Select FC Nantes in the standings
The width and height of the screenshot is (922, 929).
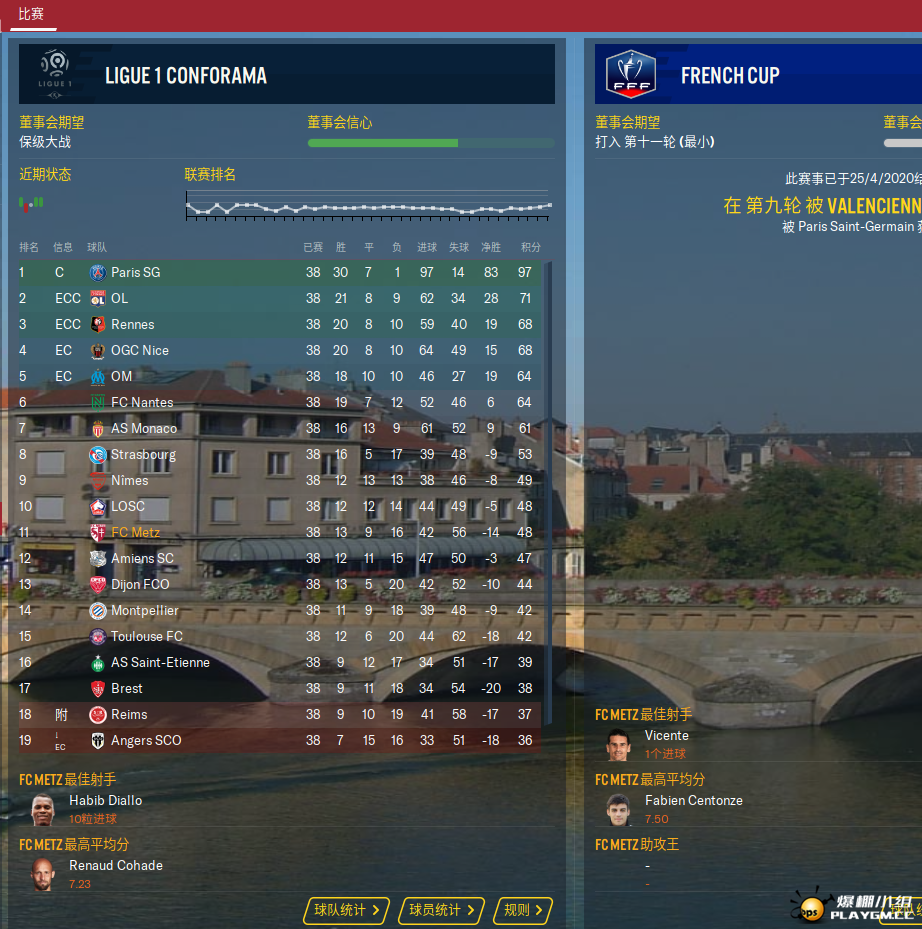pos(142,402)
